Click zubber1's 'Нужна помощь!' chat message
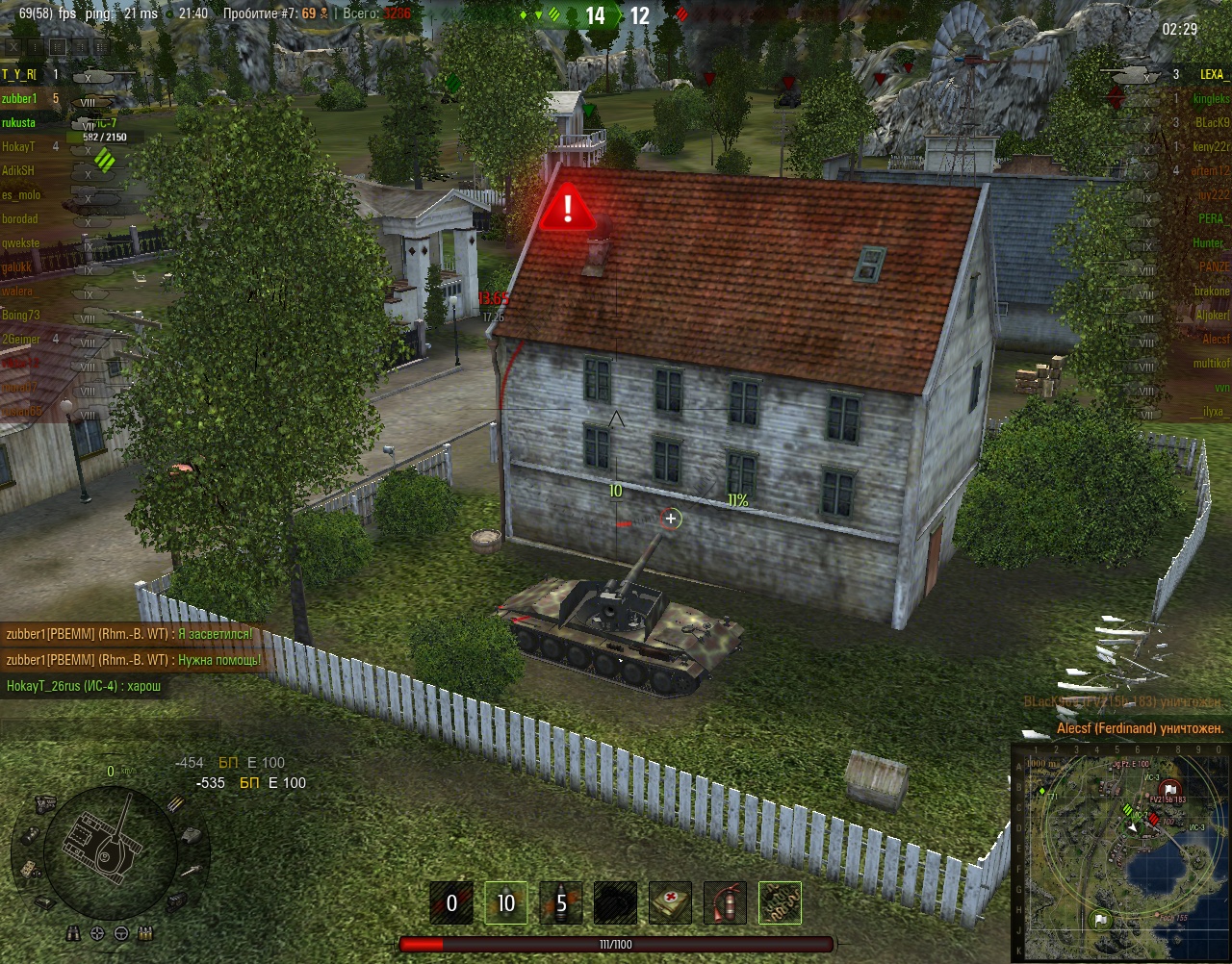Screen dimensions: 1232x964 pyautogui.click(x=133, y=660)
